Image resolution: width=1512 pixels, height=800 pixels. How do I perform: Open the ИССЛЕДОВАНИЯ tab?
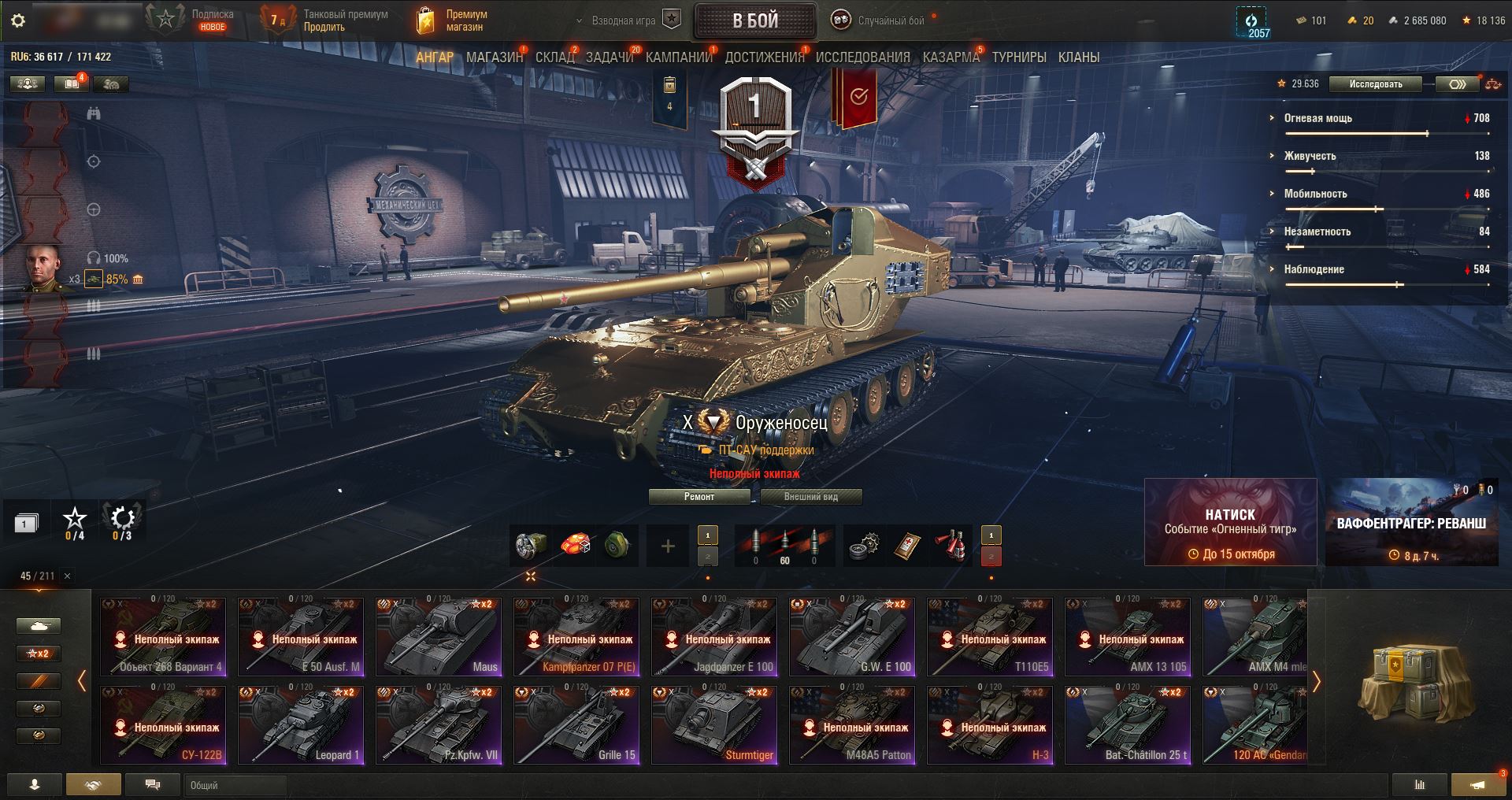pyautogui.click(x=862, y=57)
